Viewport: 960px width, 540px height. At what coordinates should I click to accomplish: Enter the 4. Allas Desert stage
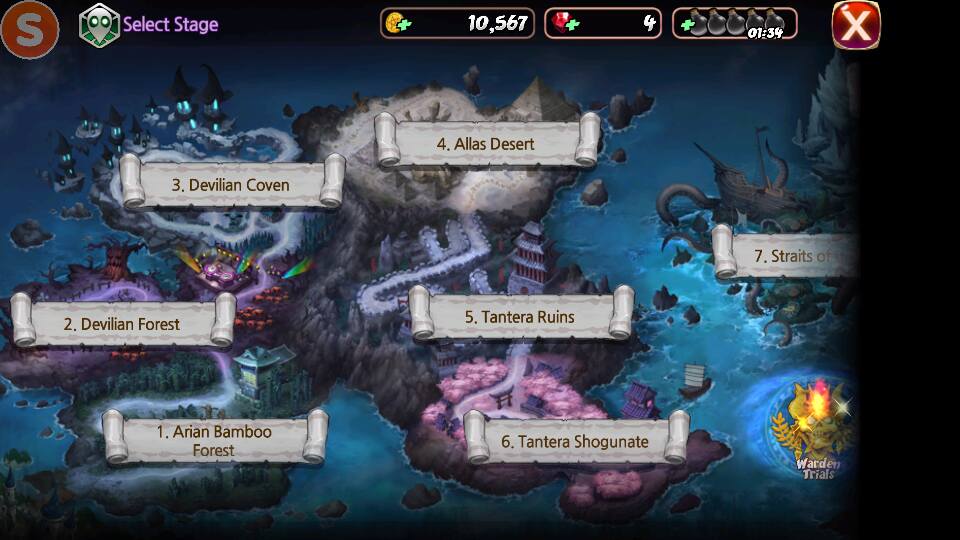[486, 143]
